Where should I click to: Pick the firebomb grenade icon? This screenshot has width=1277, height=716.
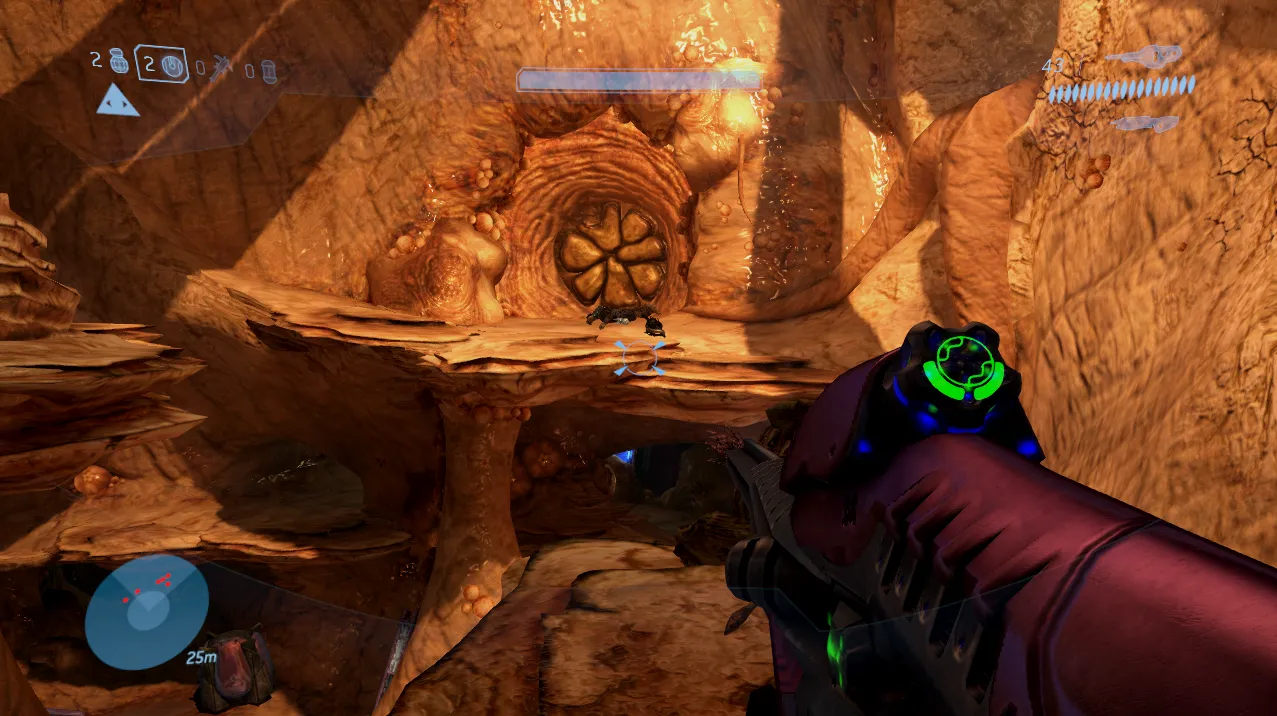pyautogui.click(x=268, y=71)
